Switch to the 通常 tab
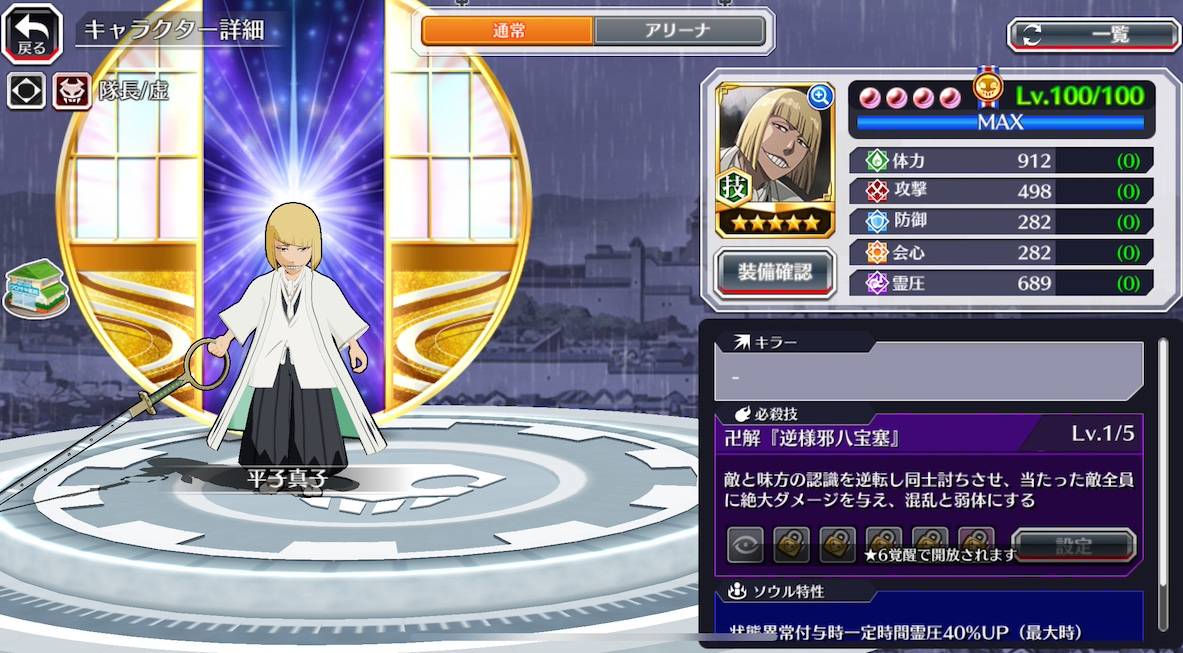 (508, 31)
